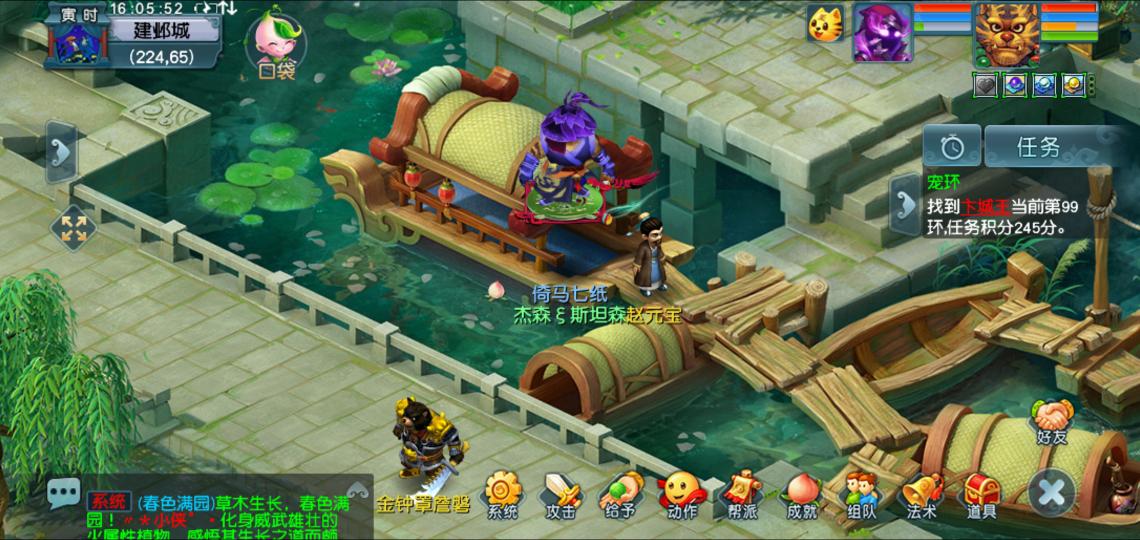Viewport: 1140px width, 540px height.
Task: Close the bottom menu with the X button
Action: [1052, 492]
